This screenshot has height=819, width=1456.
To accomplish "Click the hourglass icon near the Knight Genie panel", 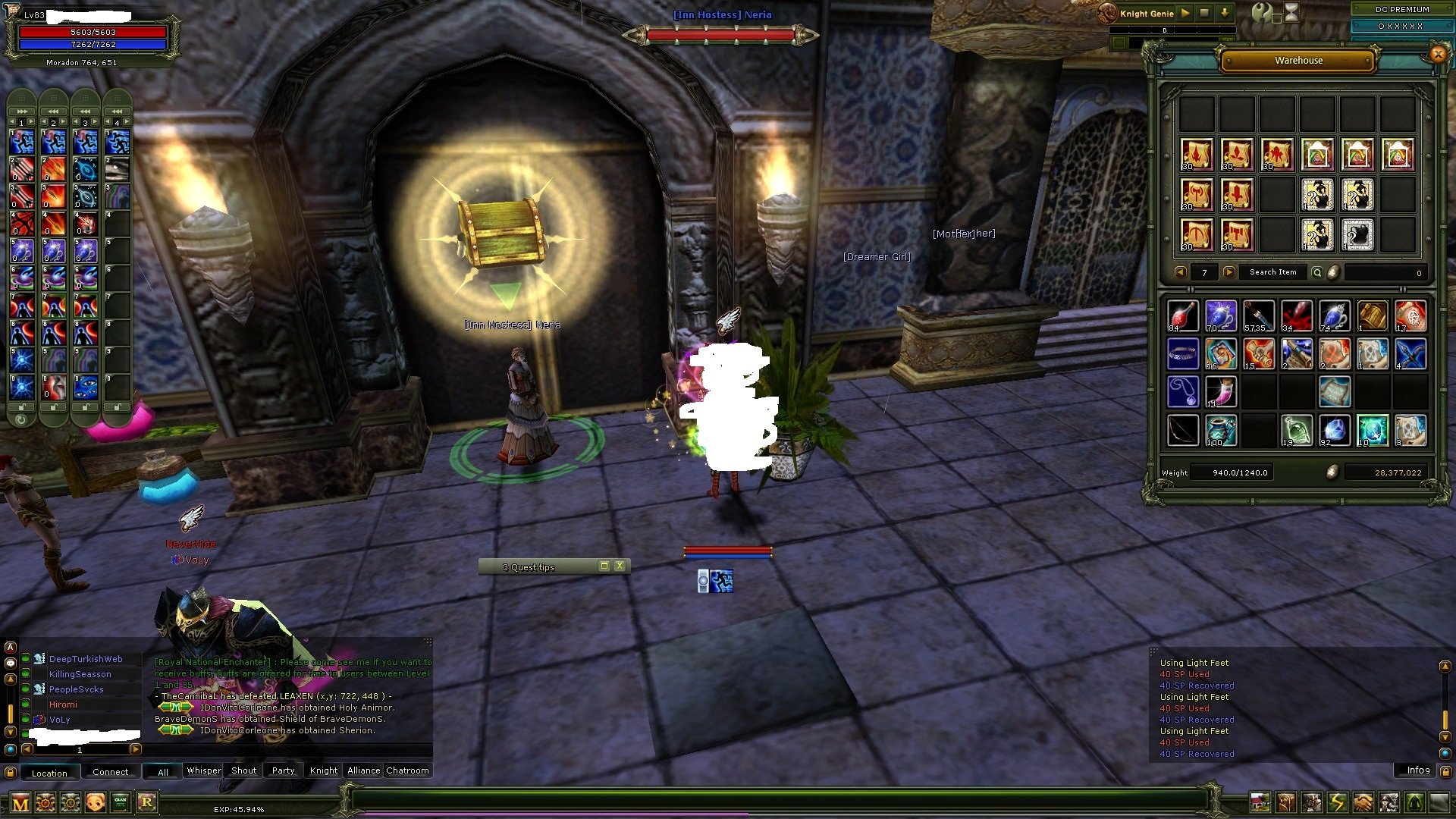I will click(1292, 13).
